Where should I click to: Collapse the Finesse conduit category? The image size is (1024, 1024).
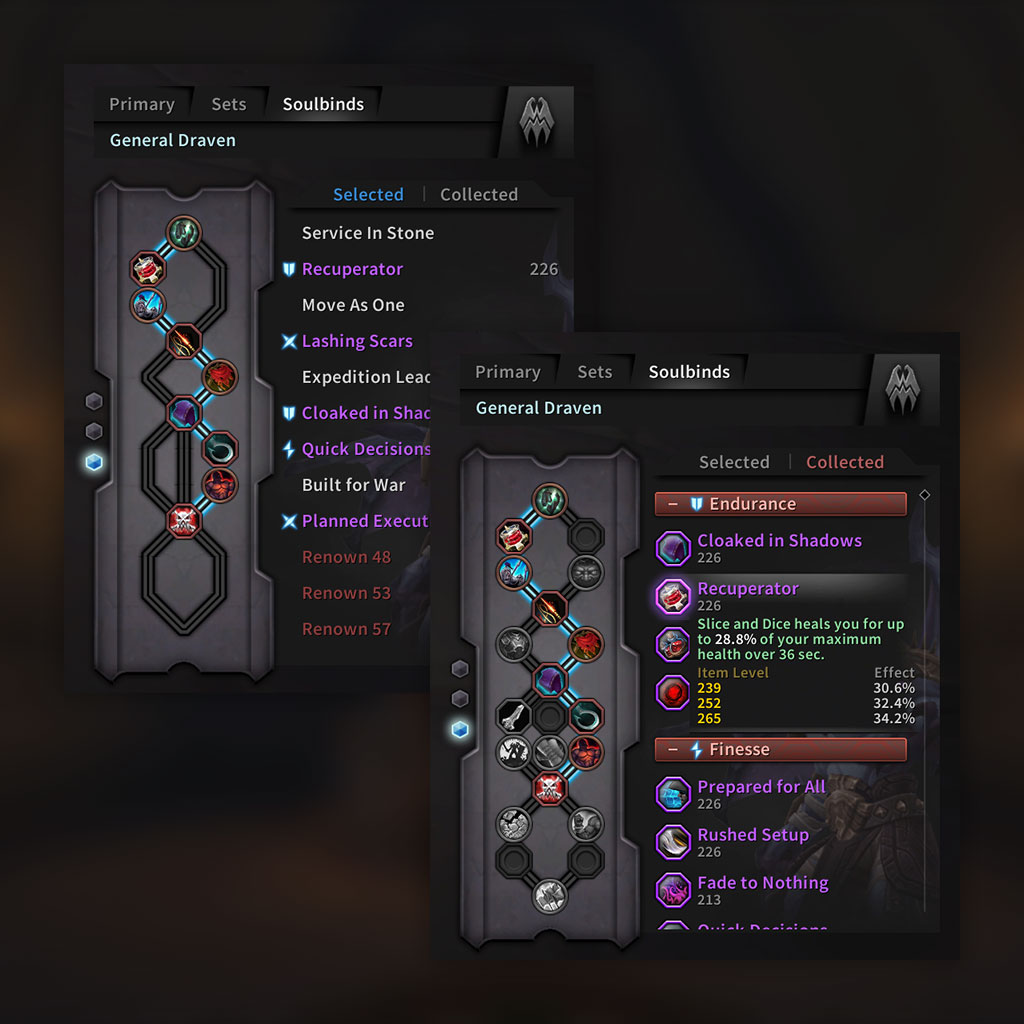pos(672,749)
